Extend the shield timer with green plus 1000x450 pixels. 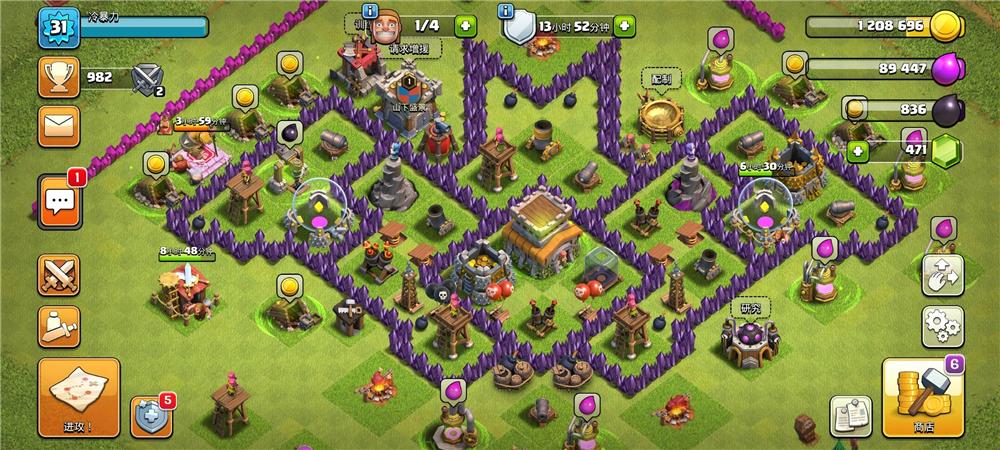(624, 25)
